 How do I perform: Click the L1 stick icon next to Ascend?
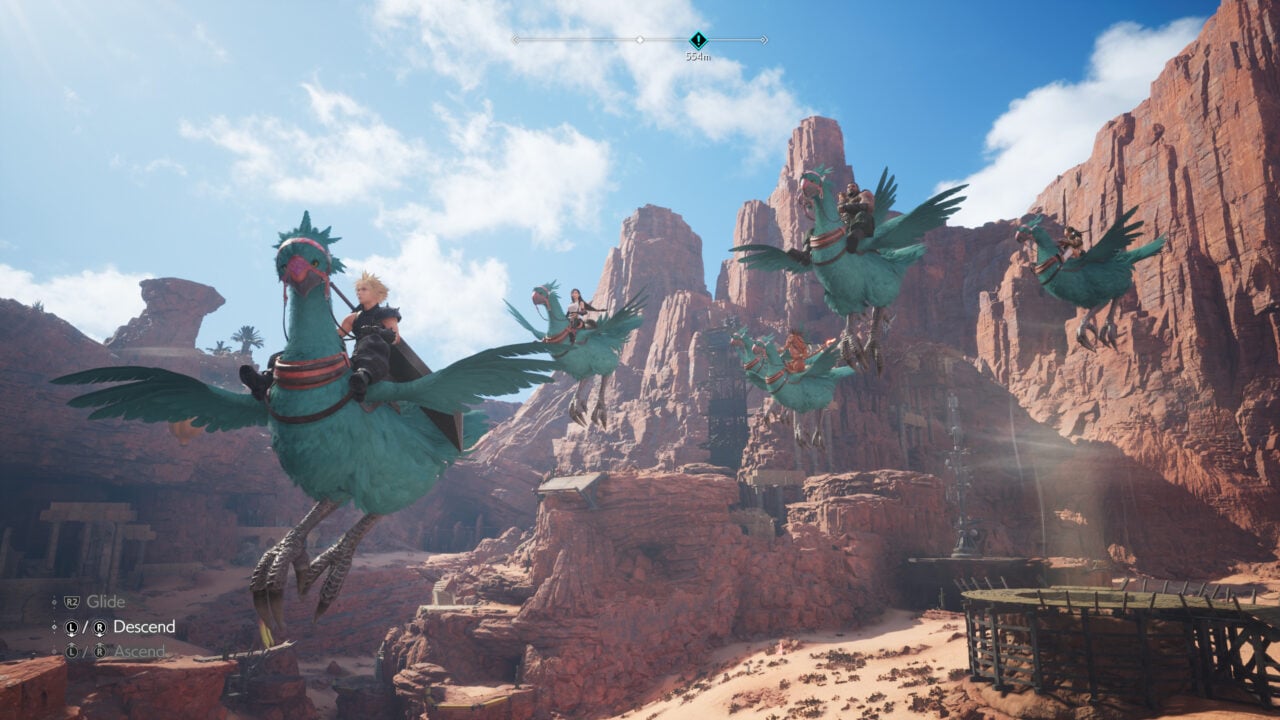pos(72,651)
